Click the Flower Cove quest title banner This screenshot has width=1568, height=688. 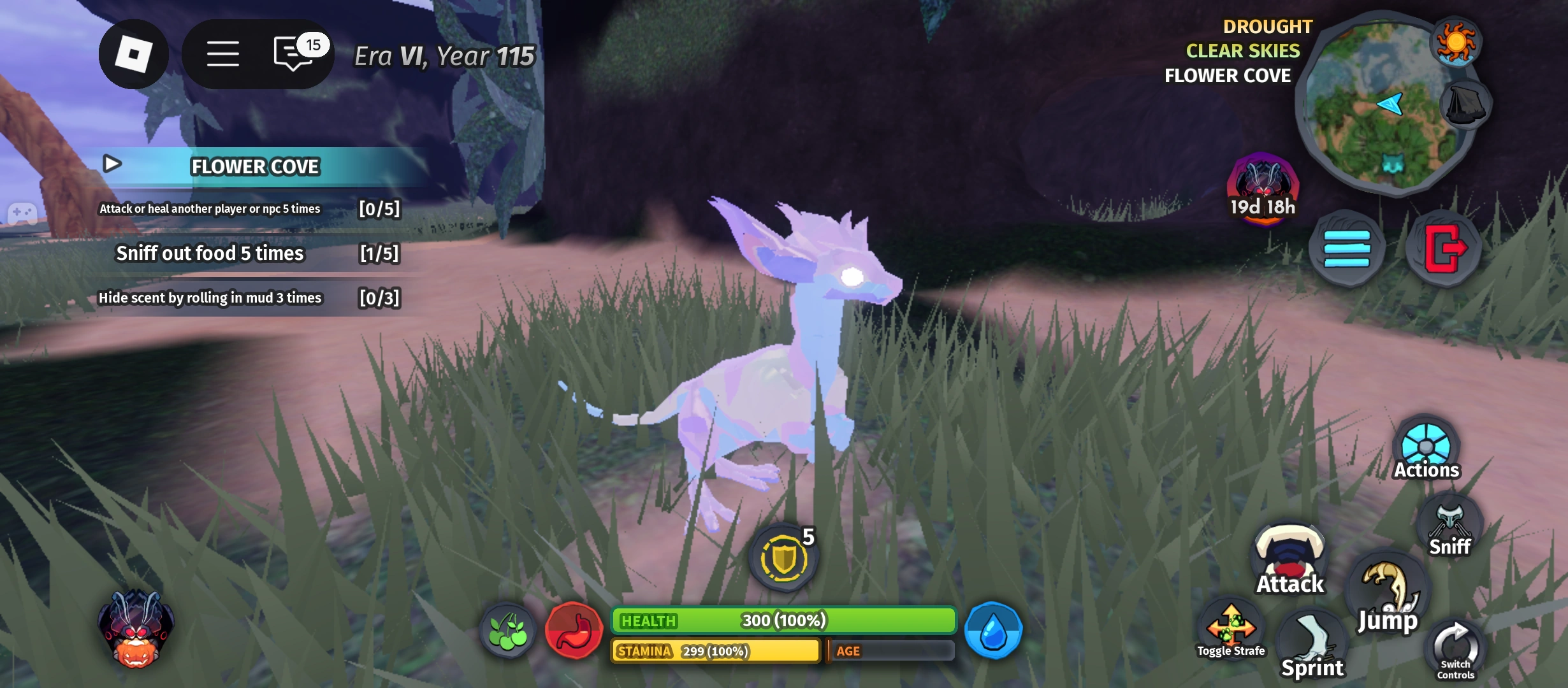(x=254, y=167)
